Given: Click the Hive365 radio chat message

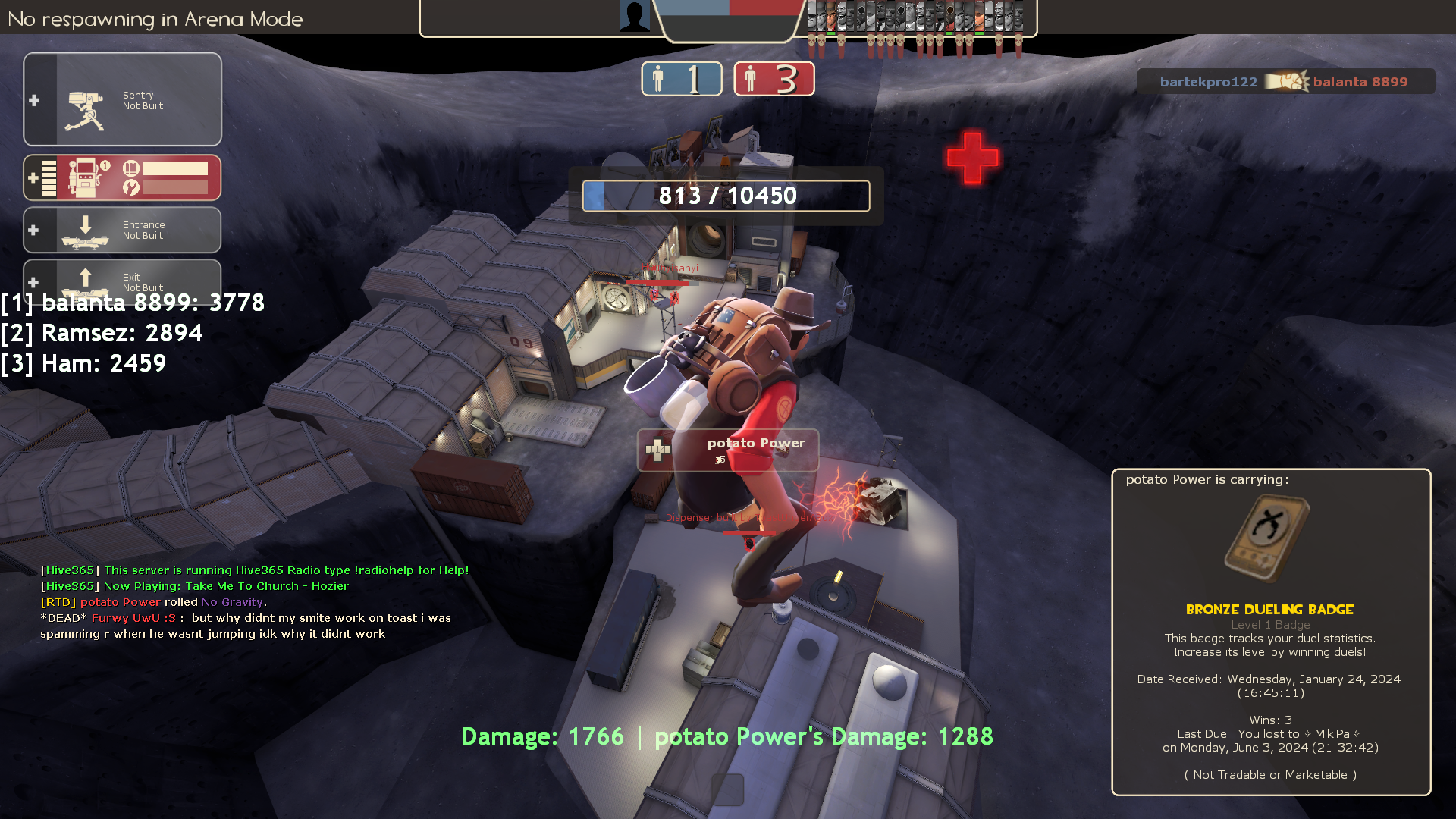Looking at the screenshot, I should pos(255,570).
